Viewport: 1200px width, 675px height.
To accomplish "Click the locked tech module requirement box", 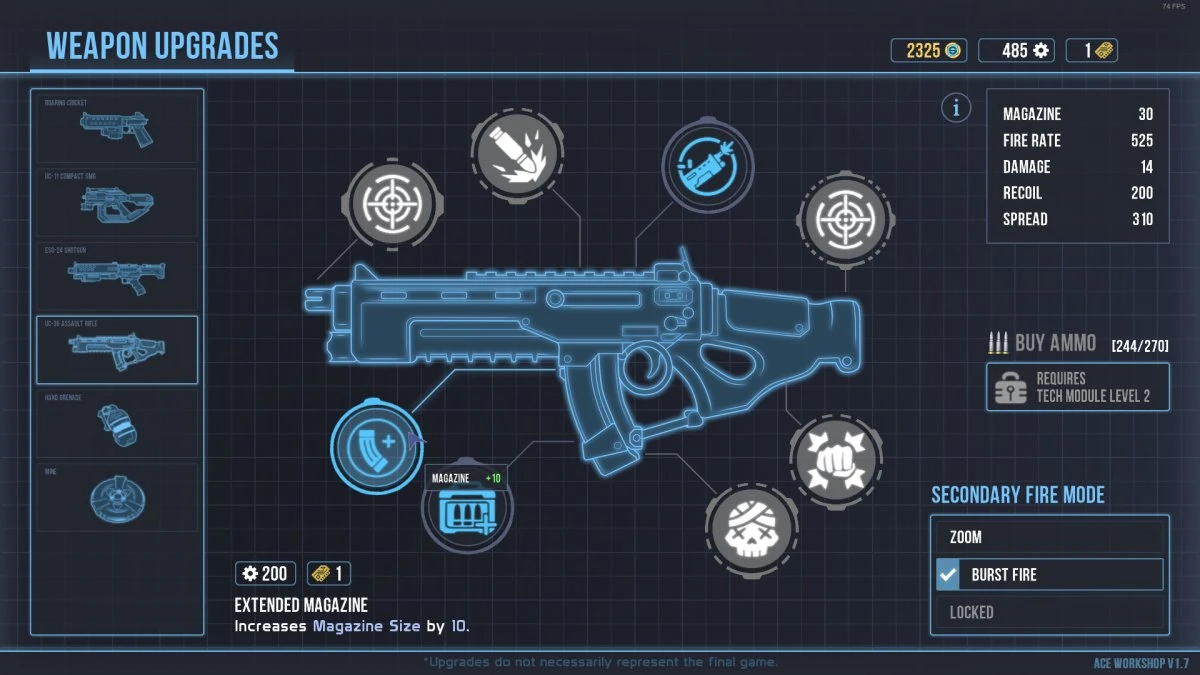I will click(1077, 388).
